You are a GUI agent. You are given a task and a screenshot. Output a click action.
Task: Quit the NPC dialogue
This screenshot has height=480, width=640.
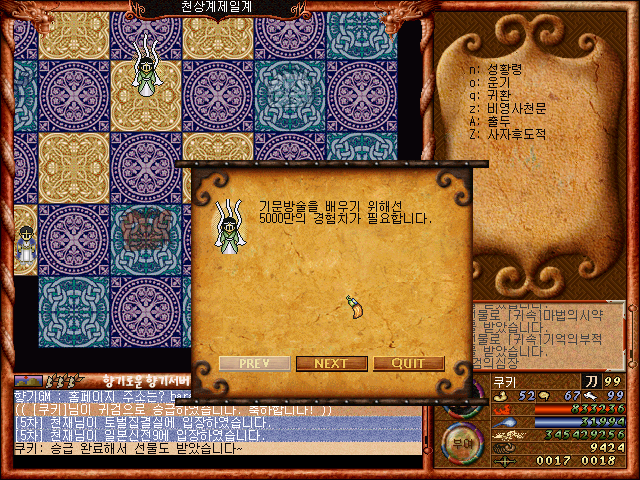[408, 363]
